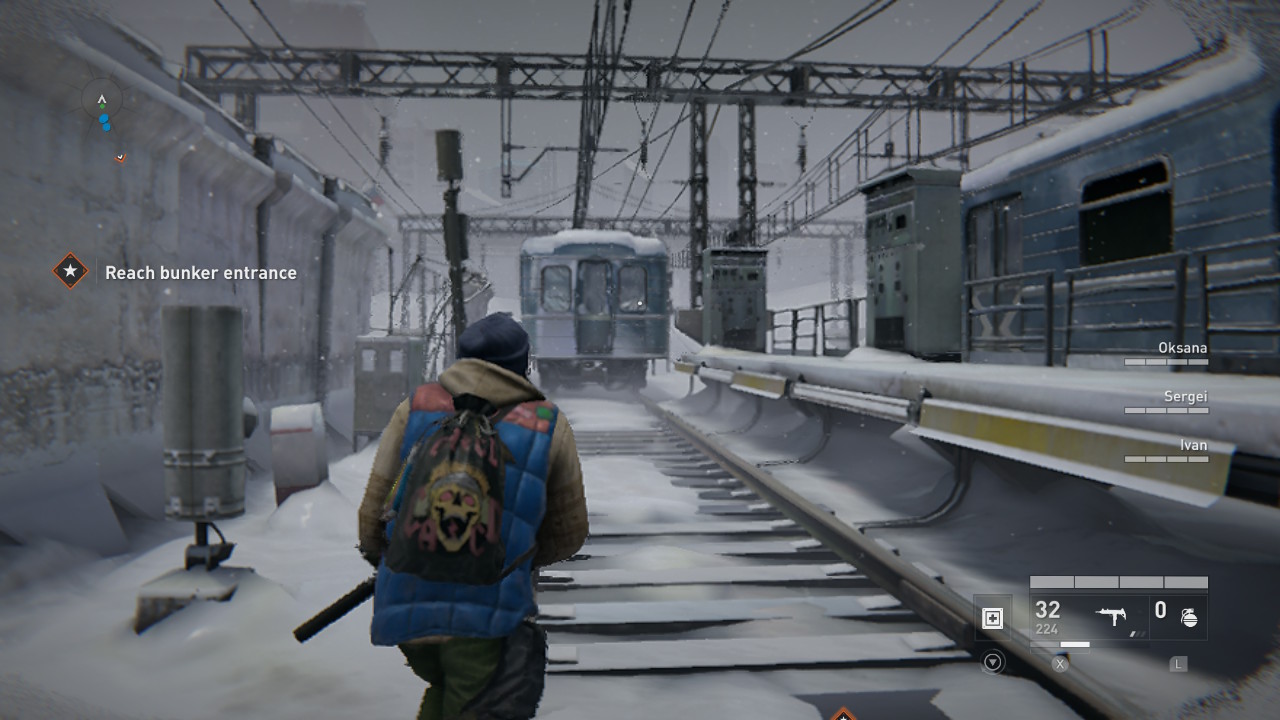1280x720 pixels.
Task: Click the circular radar minimap
Action: (x=102, y=102)
